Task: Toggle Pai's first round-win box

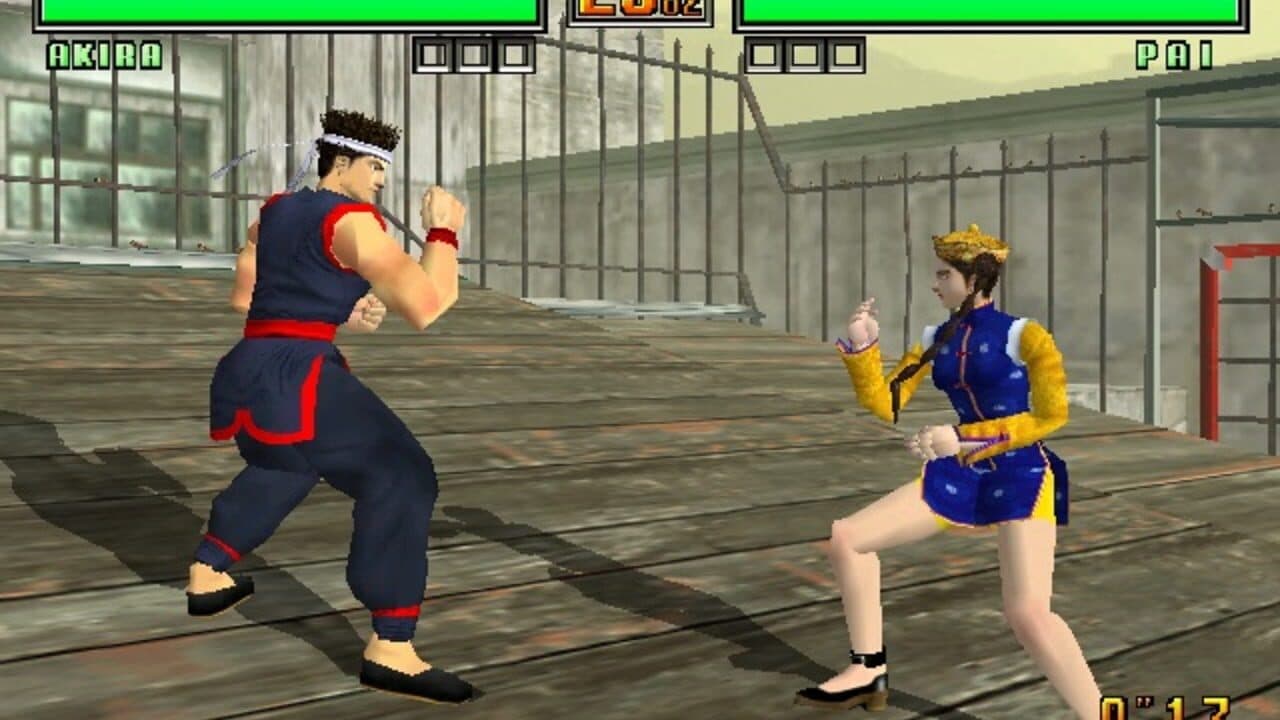Action: pos(763,55)
